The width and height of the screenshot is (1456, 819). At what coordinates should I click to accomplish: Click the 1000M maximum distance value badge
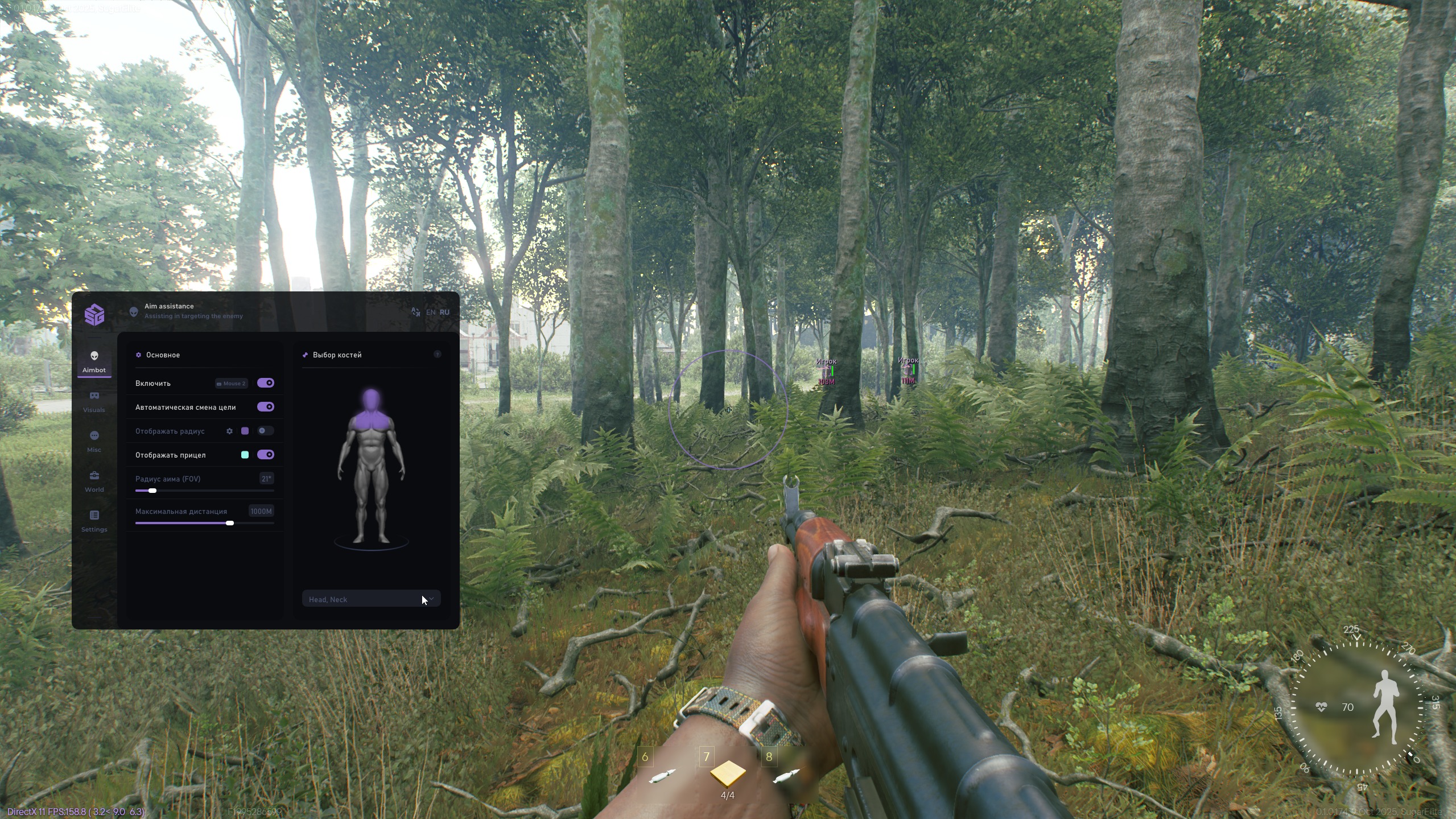261,511
